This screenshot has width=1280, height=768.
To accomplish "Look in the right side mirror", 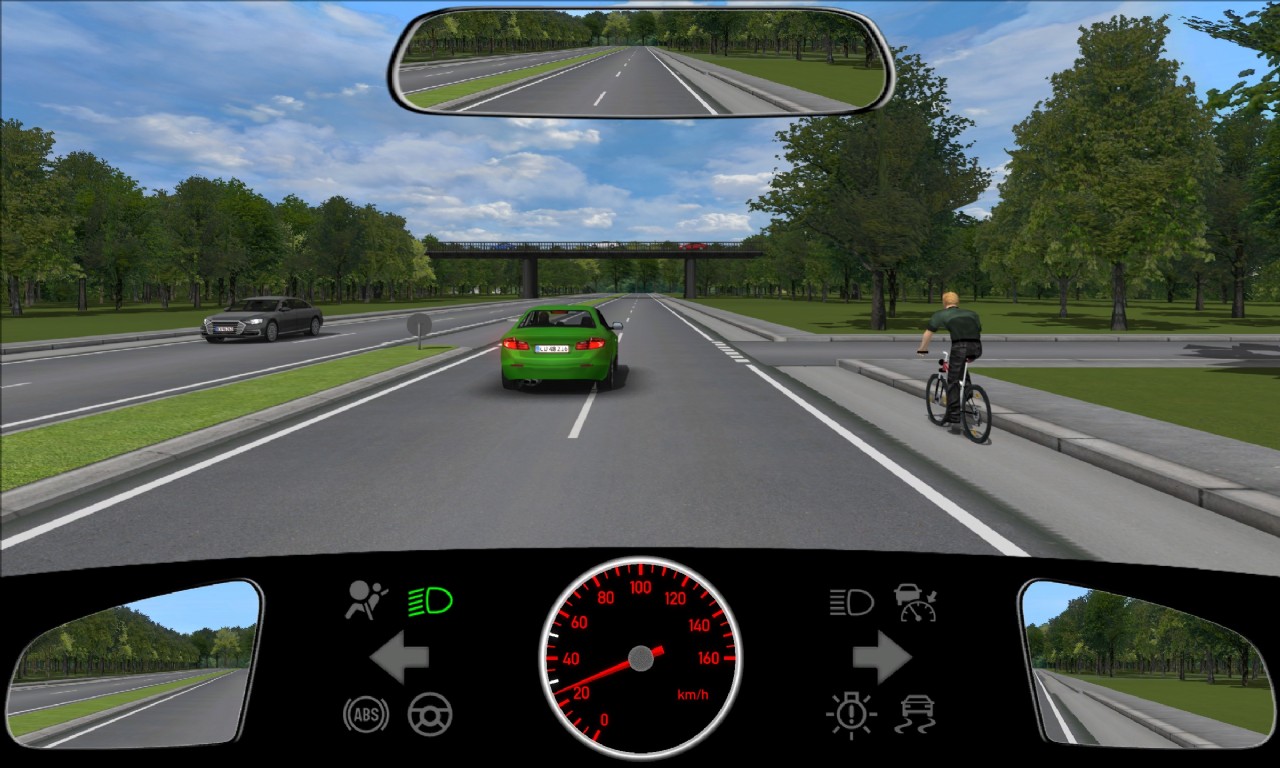I will tap(1146, 662).
